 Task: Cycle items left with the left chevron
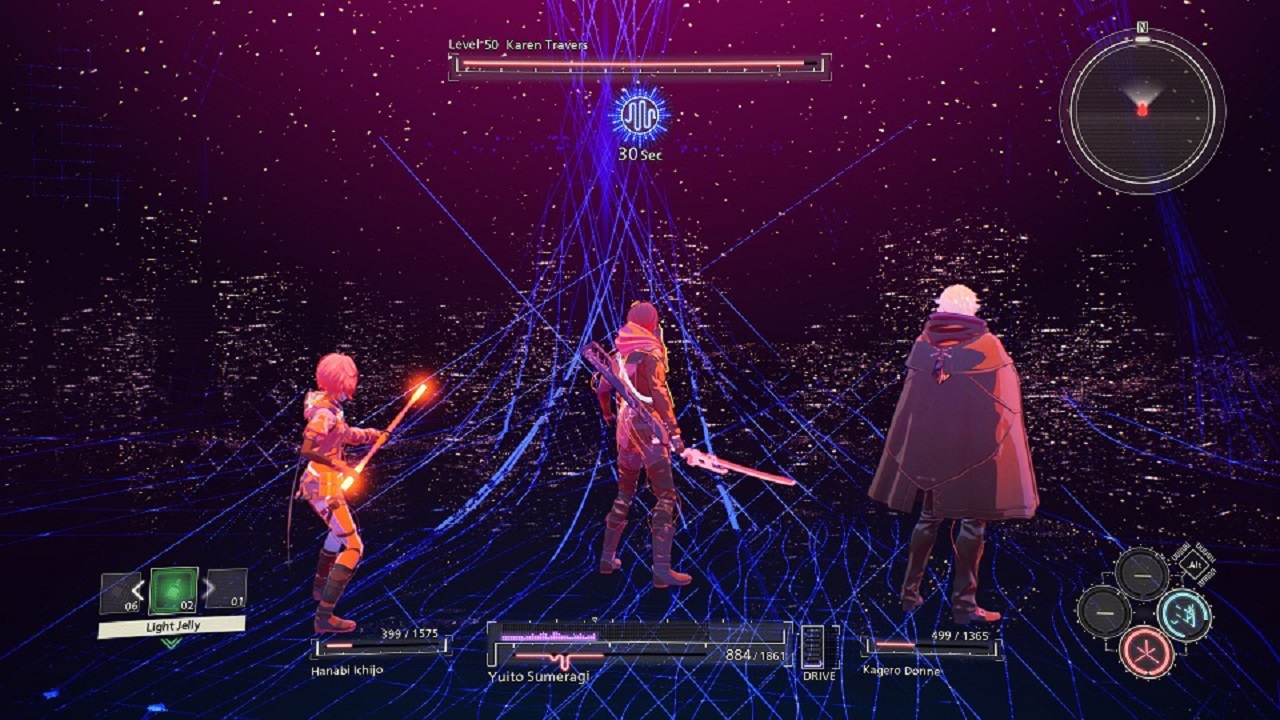[x=138, y=589]
